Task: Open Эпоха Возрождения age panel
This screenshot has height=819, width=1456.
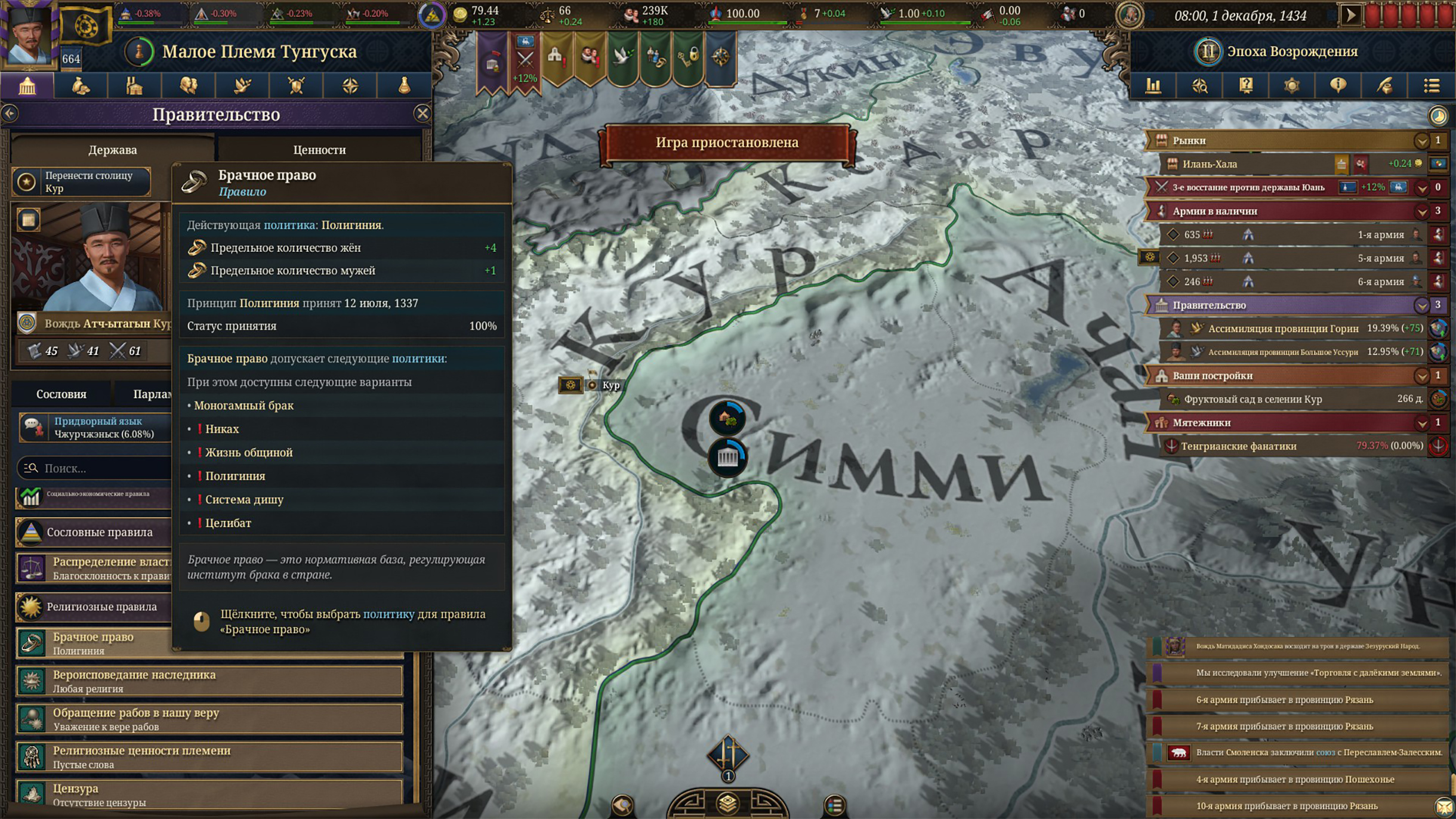Action: [x=1292, y=51]
